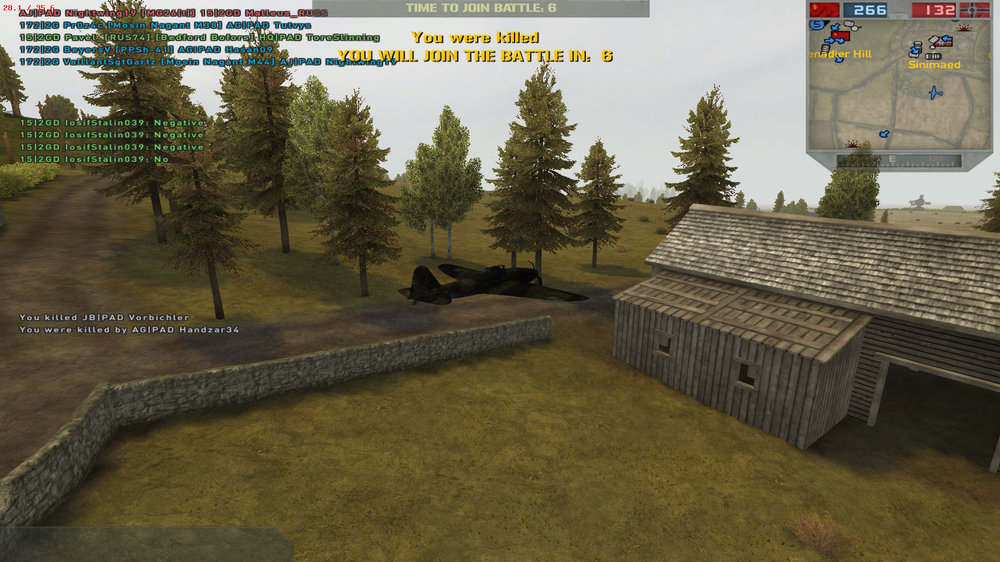
Task: Click the German team flag beside the 132 tickets
Action: point(974,10)
